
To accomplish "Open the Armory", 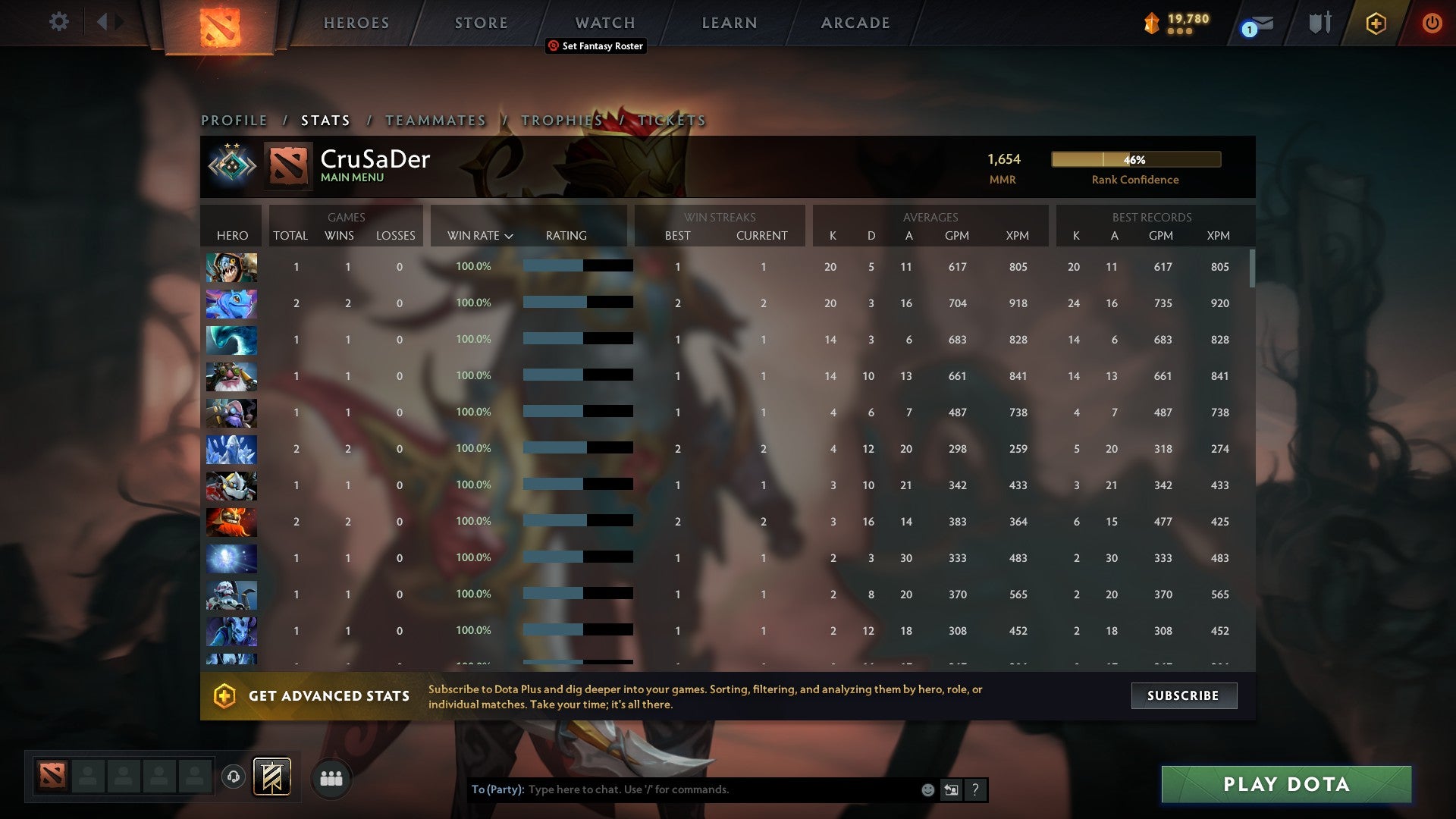I will 1319,22.
